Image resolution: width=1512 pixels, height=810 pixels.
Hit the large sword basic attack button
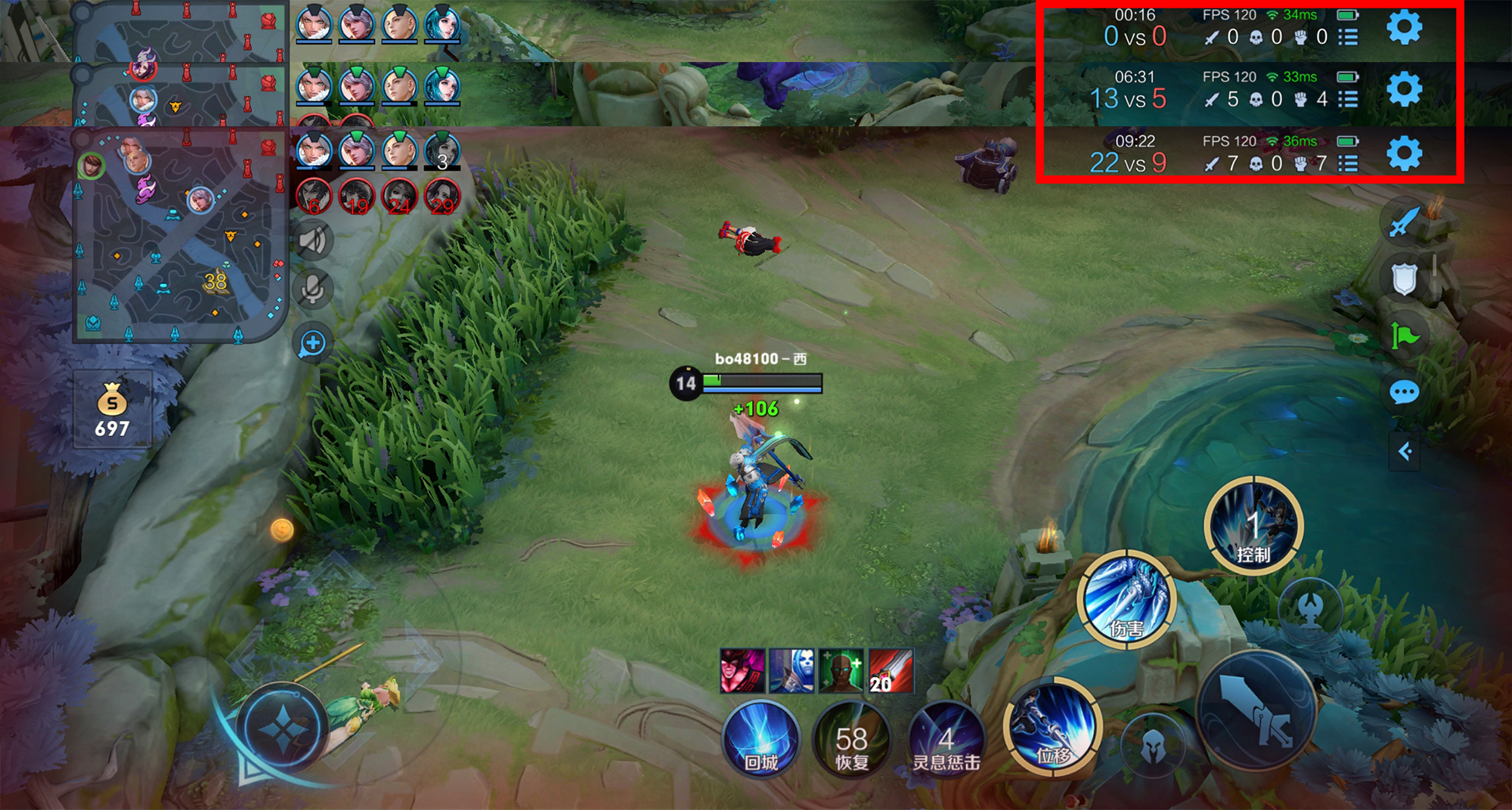pyautogui.click(x=1256, y=711)
